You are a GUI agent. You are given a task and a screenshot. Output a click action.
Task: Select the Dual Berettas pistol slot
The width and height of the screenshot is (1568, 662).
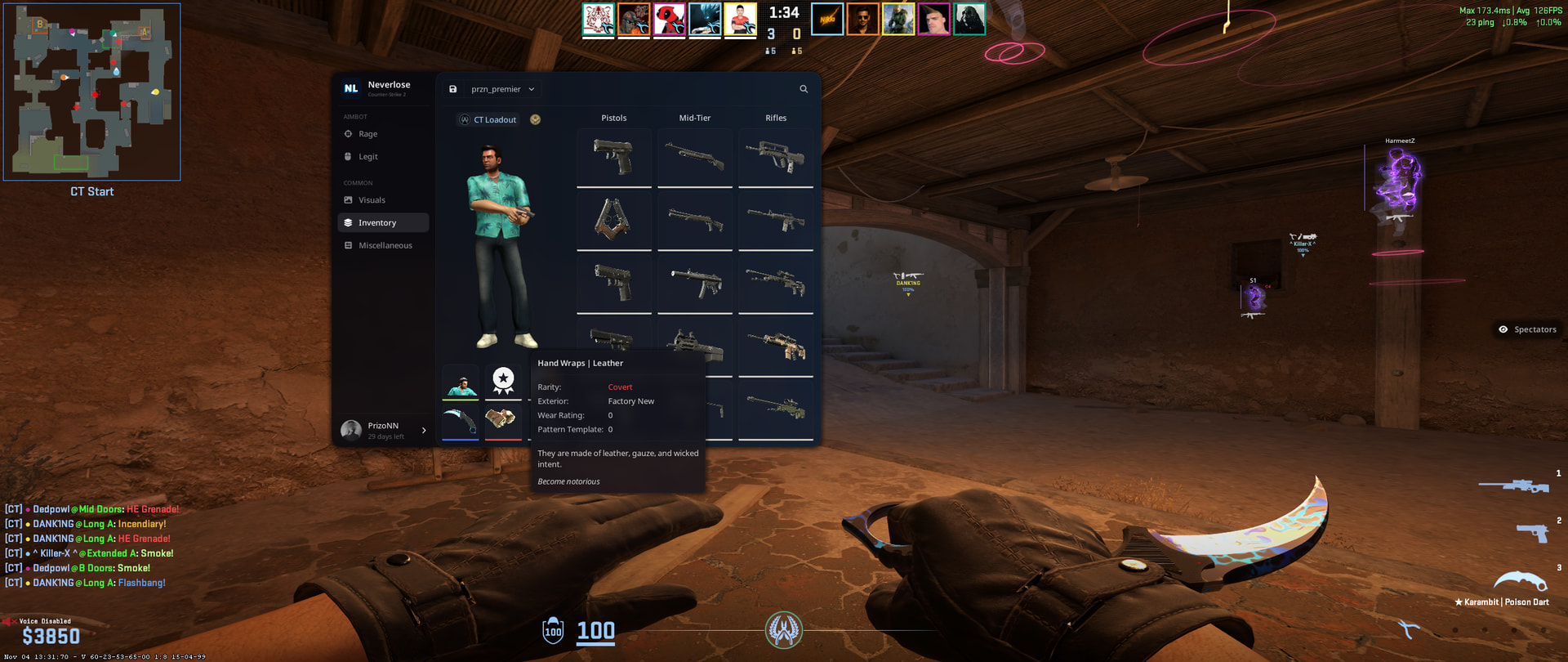point(613,220)
